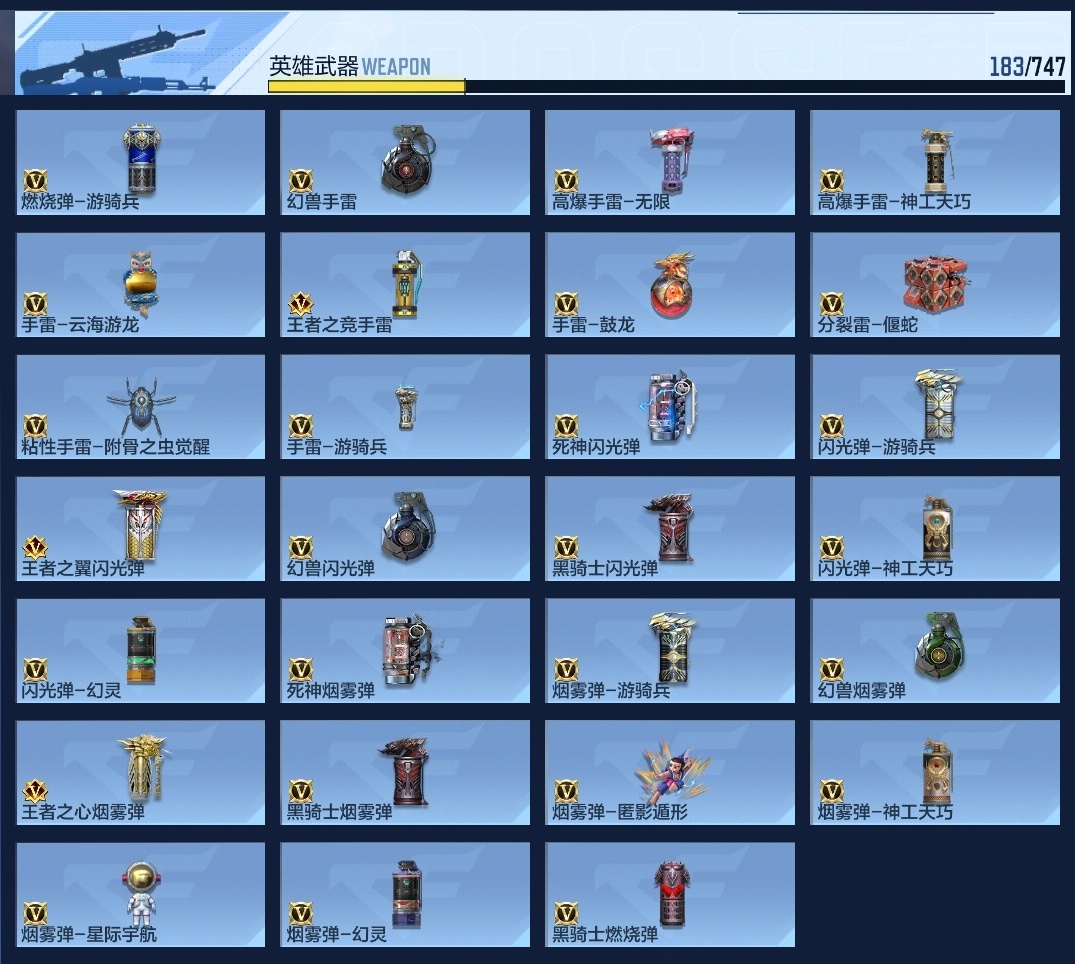Select the 烟雾弹-星际宇航 astronaut tile
1075x964 pixels.
pyautogui.click(x=141, y=895)
